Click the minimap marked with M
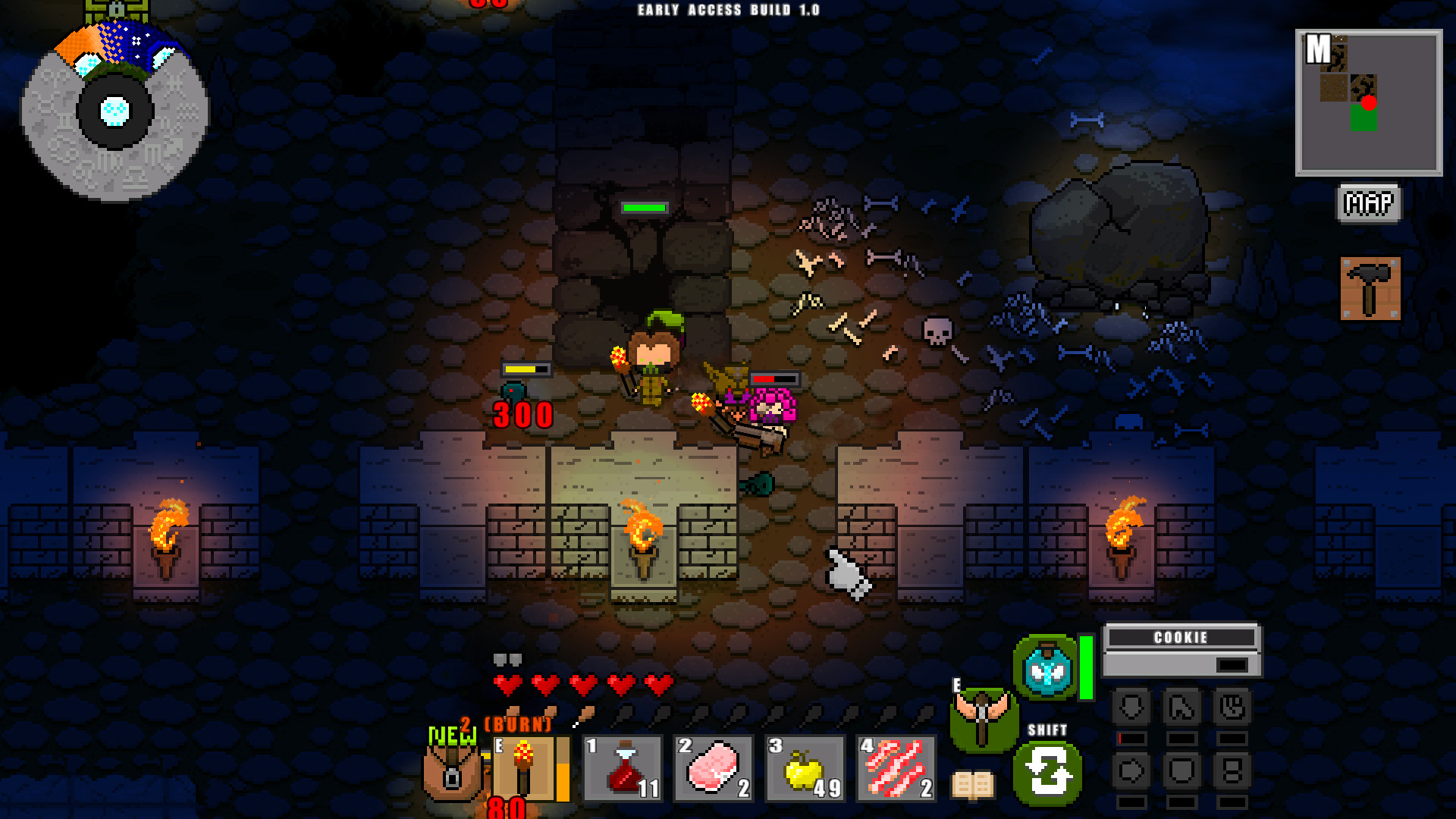This screenshot has height=819, width=1456. (1369, 102)
